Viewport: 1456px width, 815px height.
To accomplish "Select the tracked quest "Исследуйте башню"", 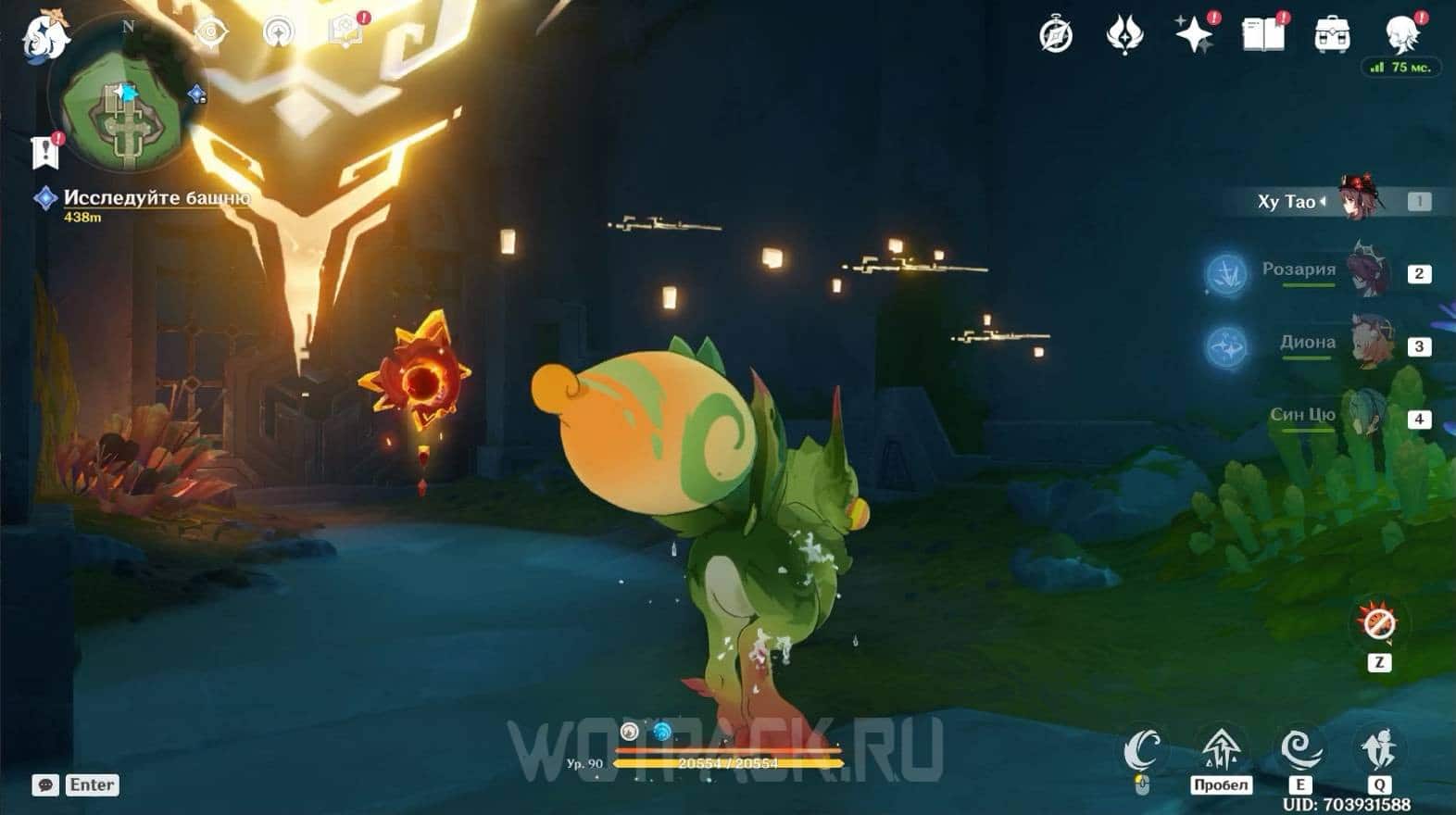I will tap(156, 197).
